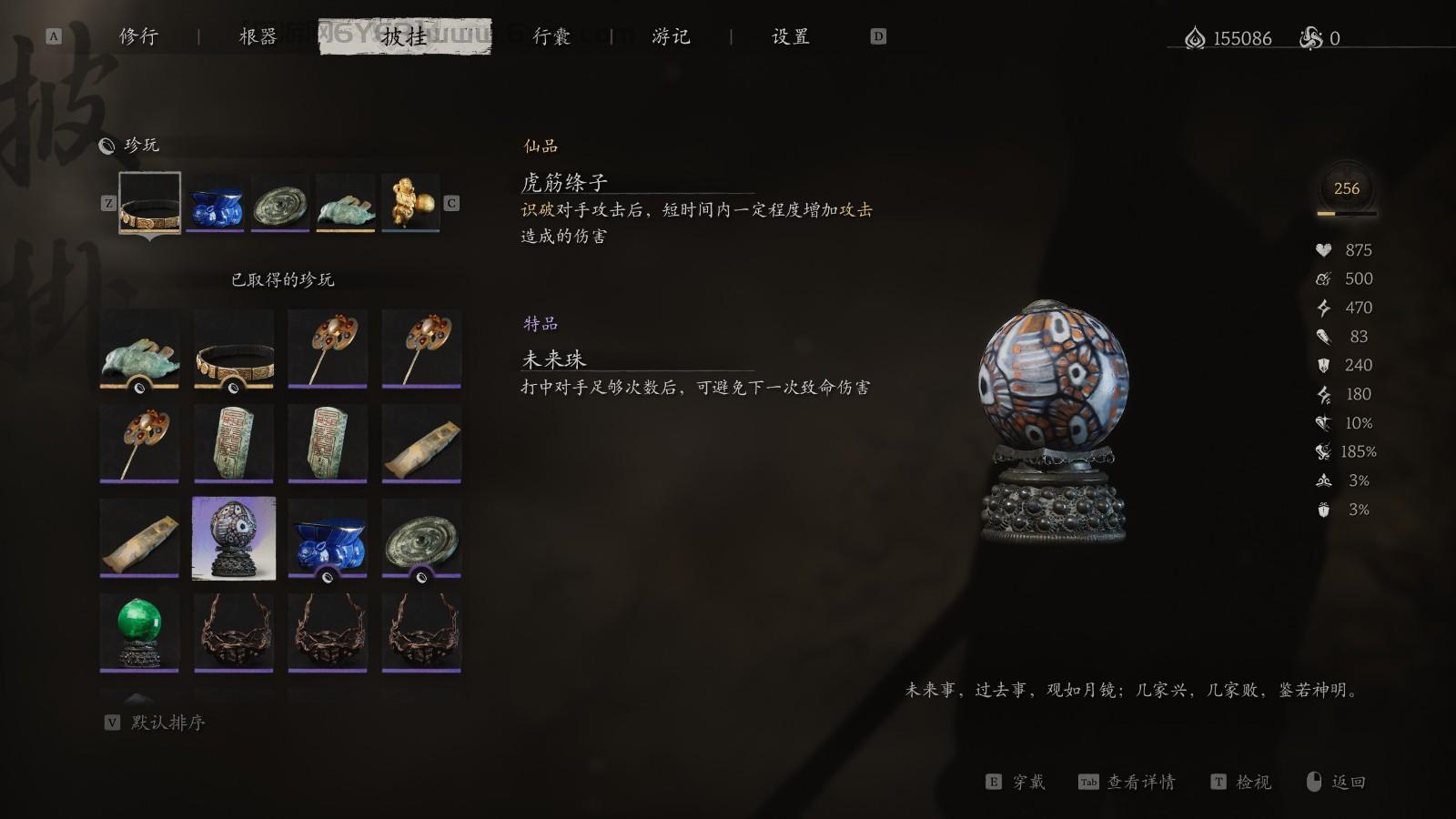1456x819 pixels.
Task: Select the defense shield stat icon
Action: 1324,365
